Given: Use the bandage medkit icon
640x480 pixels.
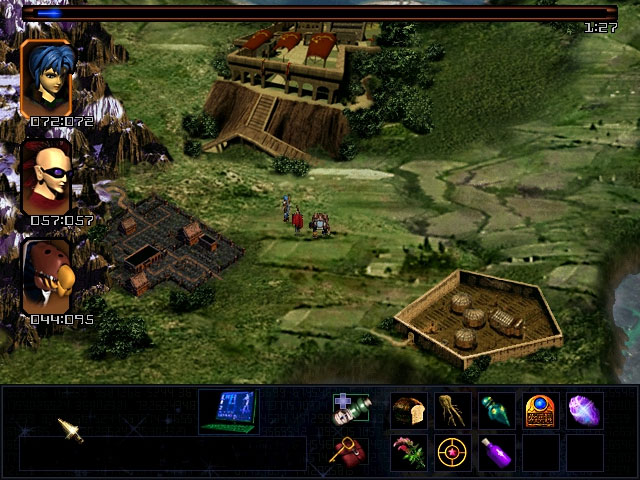Looking at the screenshot, I should click(351, 410).
